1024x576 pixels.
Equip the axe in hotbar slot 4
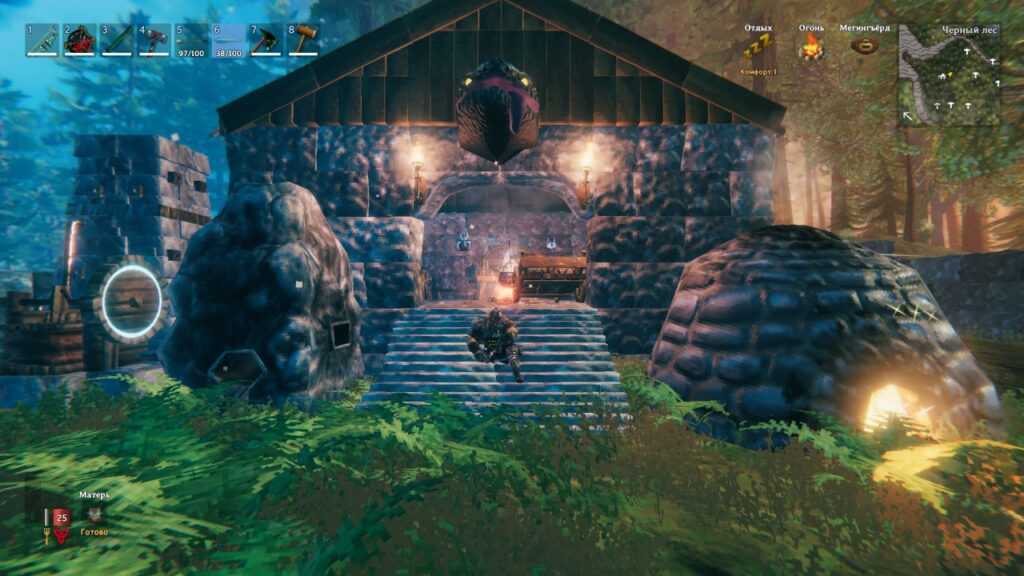154,40
